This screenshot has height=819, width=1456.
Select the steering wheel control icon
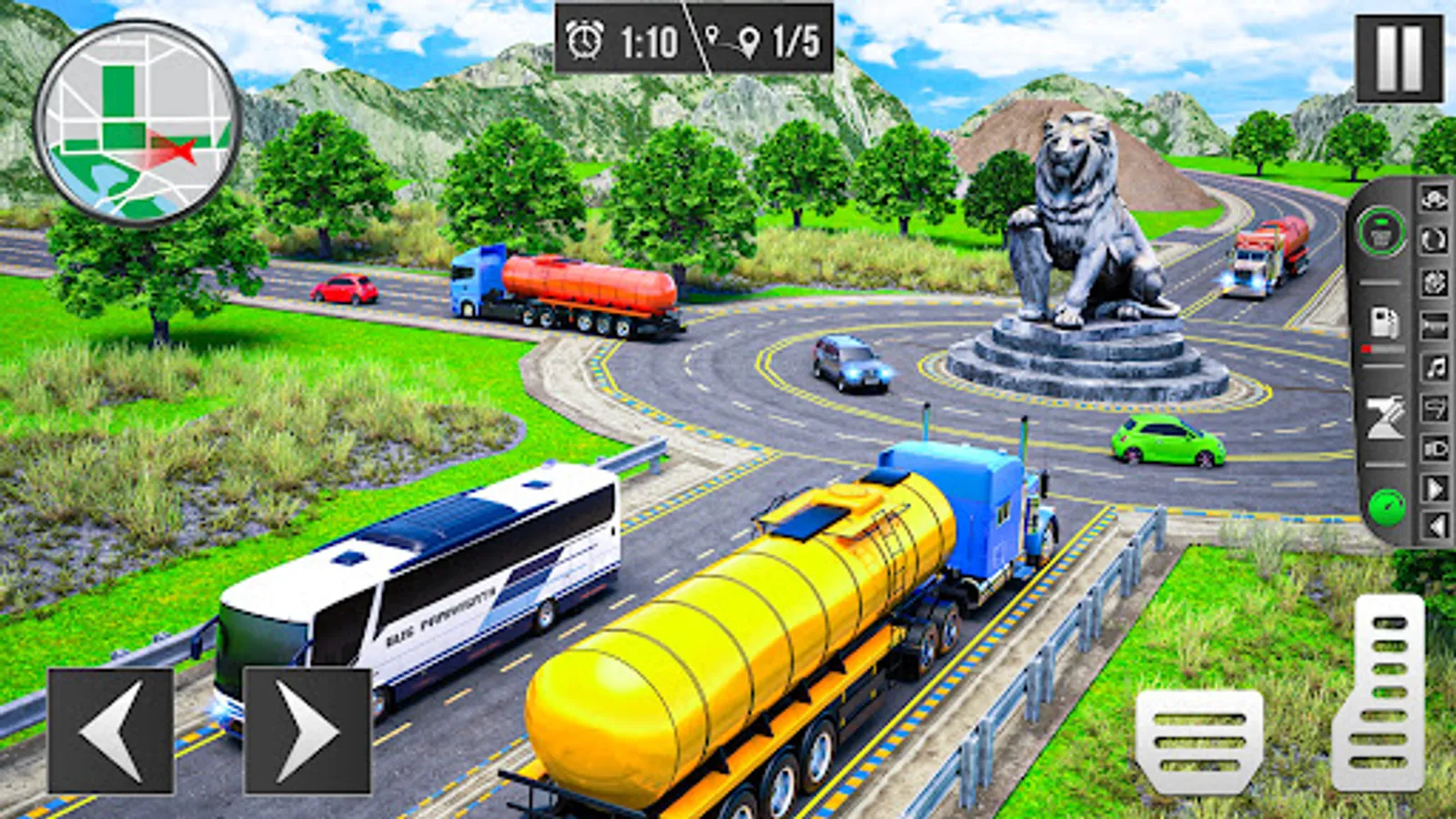[1434, 281]
